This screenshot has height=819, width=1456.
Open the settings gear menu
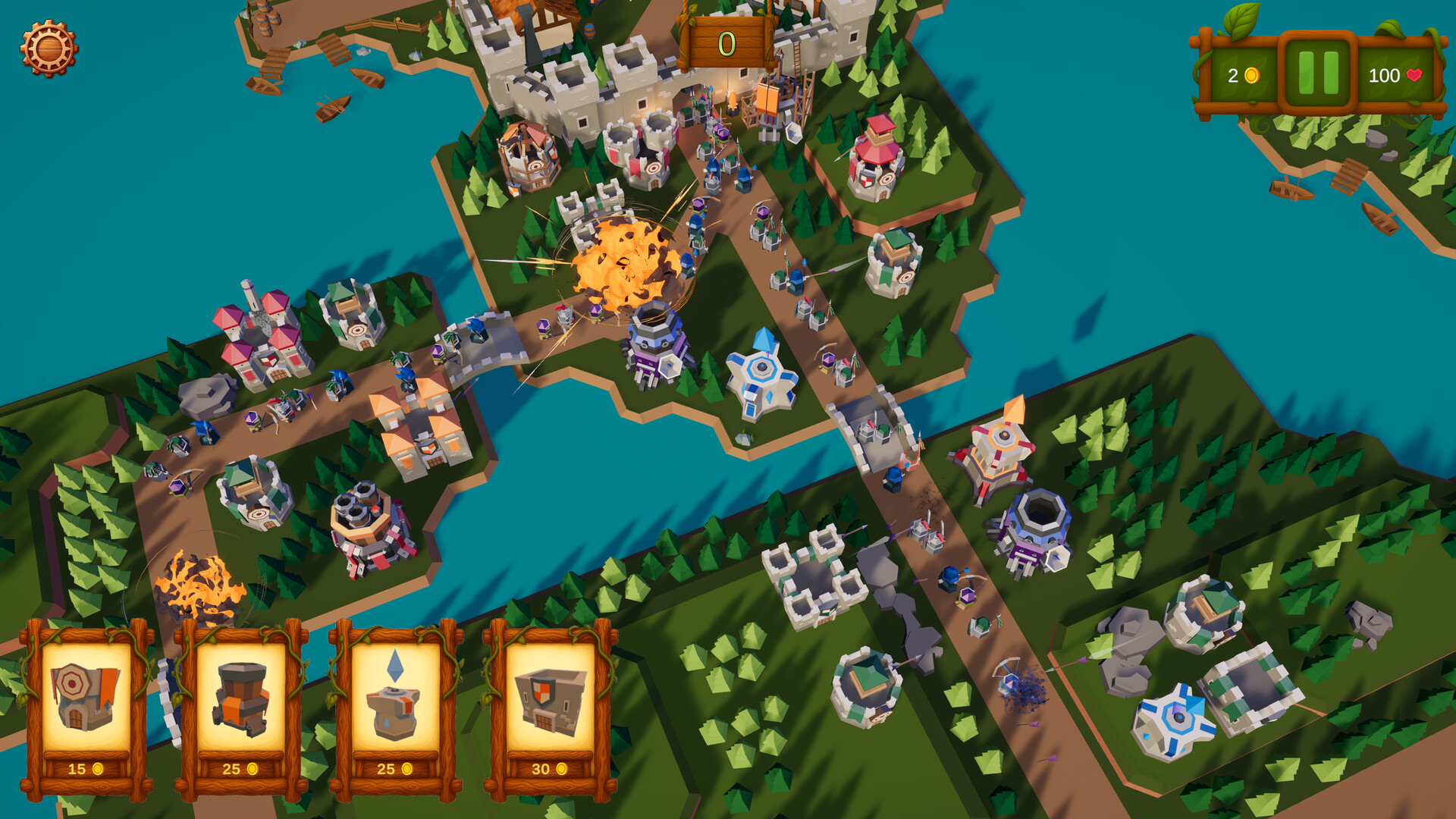tap(47, 47)
